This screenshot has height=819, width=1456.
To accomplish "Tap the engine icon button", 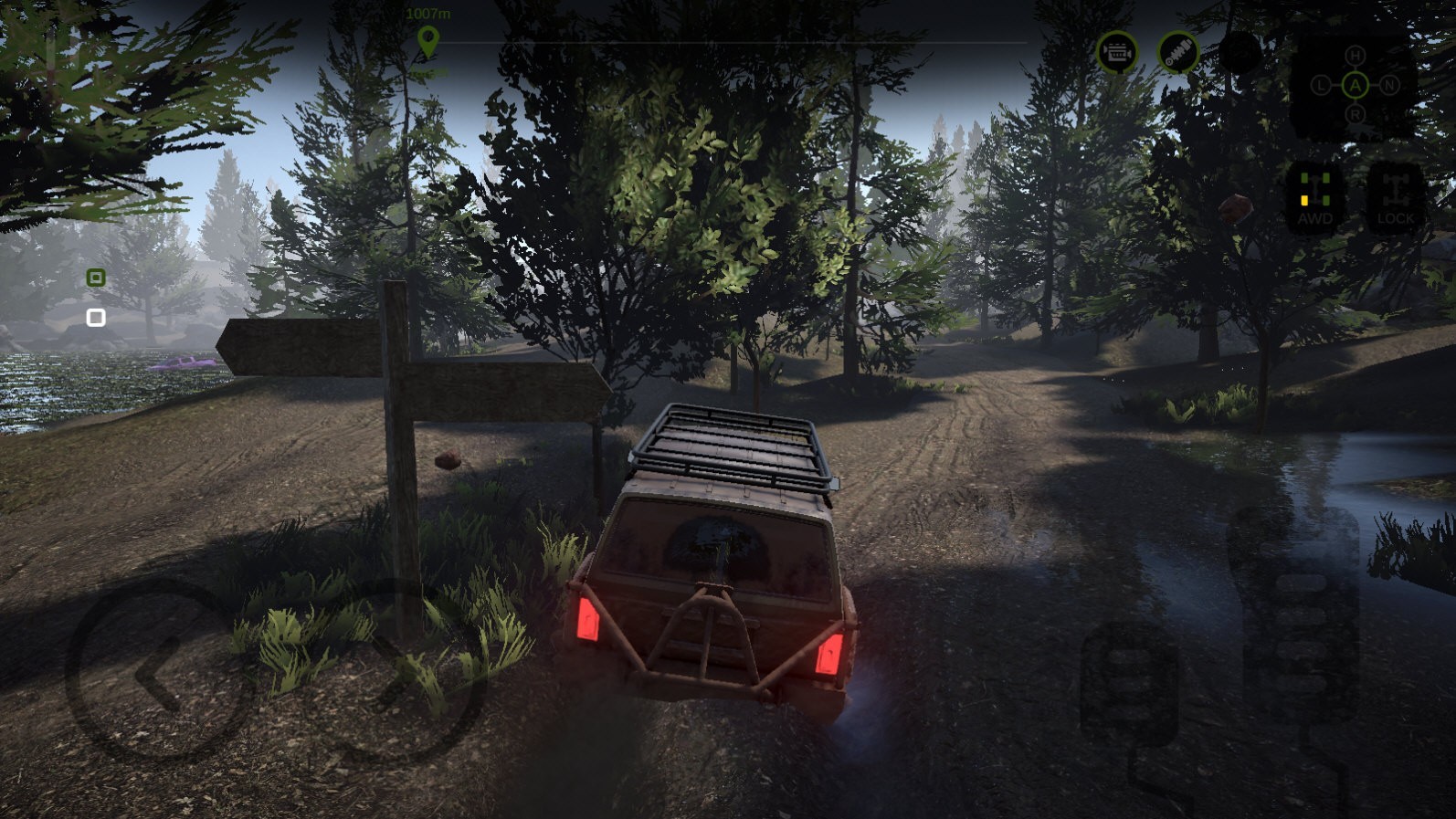I will click(x=1117, y=54).
